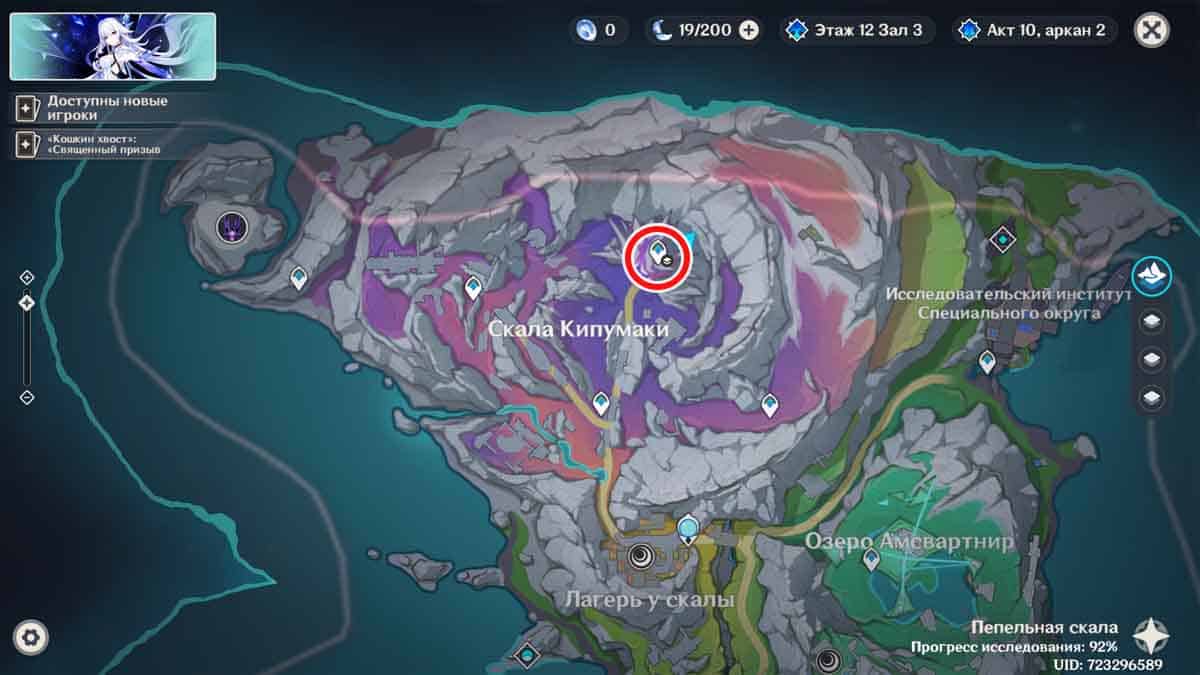Zoom in using the top zoom button

27,277
